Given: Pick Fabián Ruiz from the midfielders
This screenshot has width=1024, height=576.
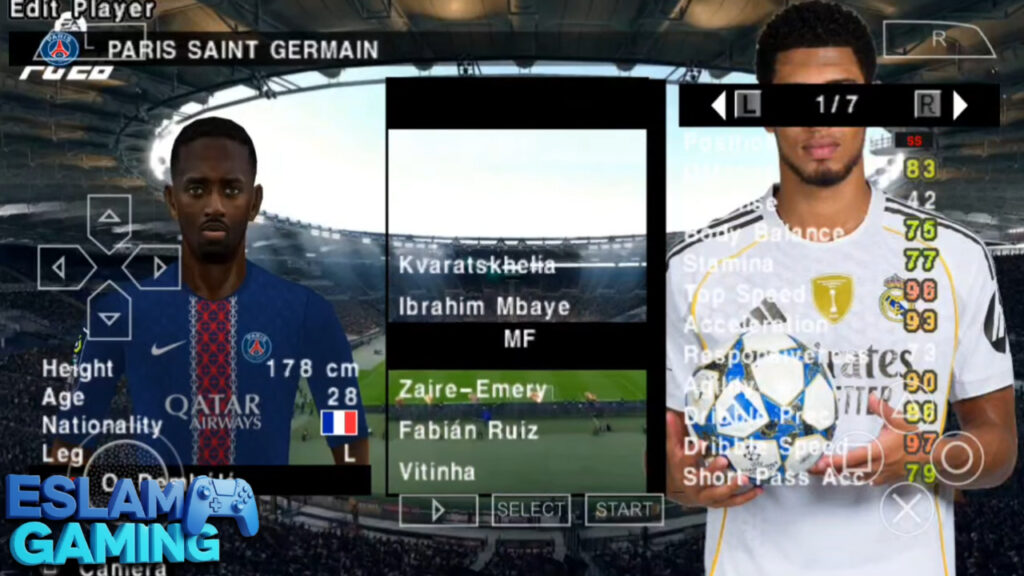Looking at the screenshot, I should click(468, 431).
